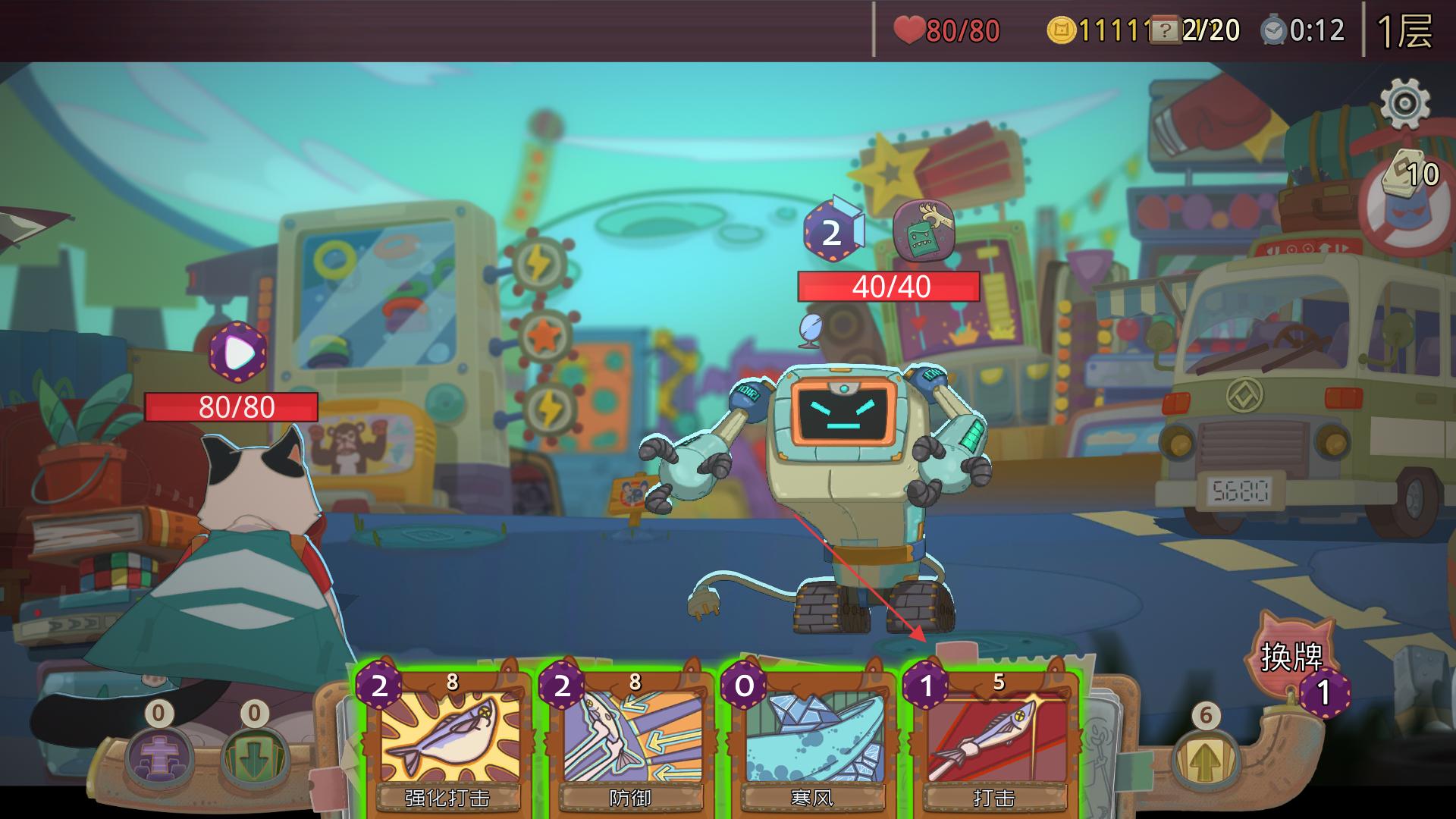Click the purple play button above the cat
This screenshot has width=1456, height=819.
238,352
